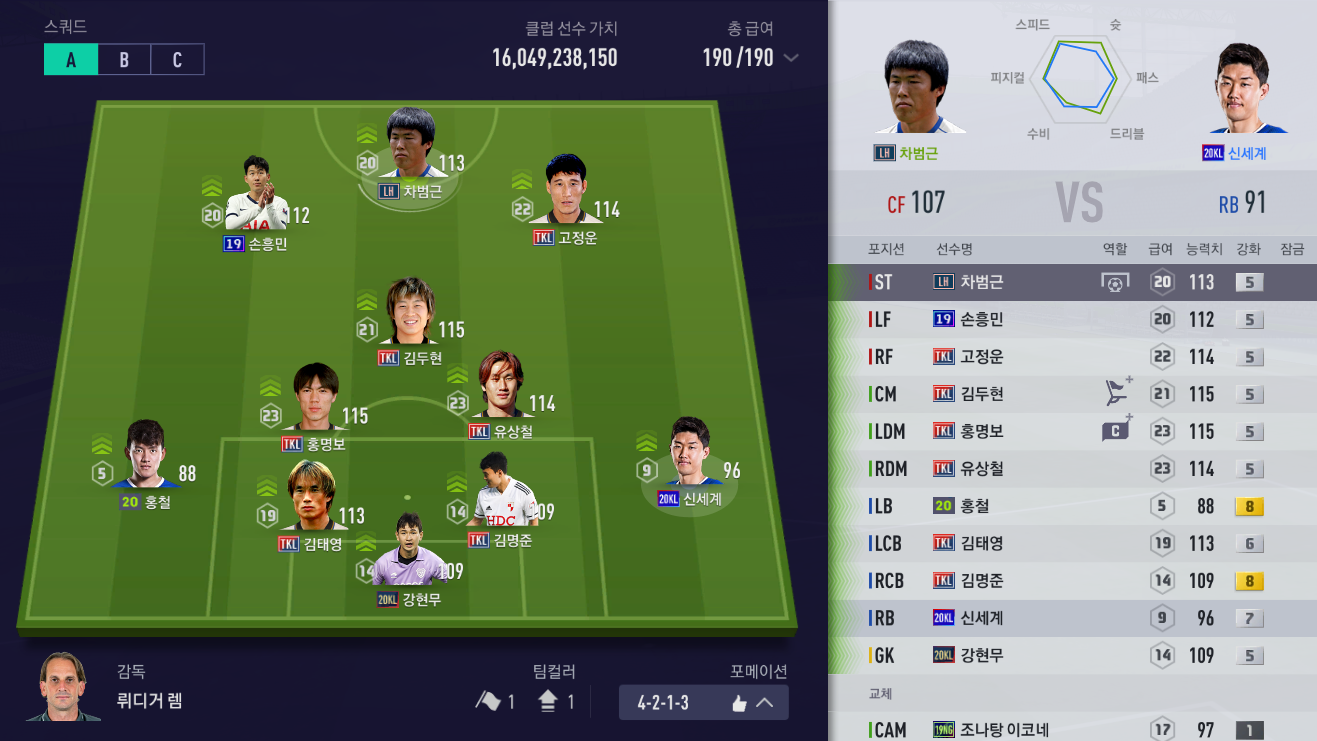Viewport: 1317px width, 741px height.
Task: Switch to squad B tab
Action: (123, 59)
